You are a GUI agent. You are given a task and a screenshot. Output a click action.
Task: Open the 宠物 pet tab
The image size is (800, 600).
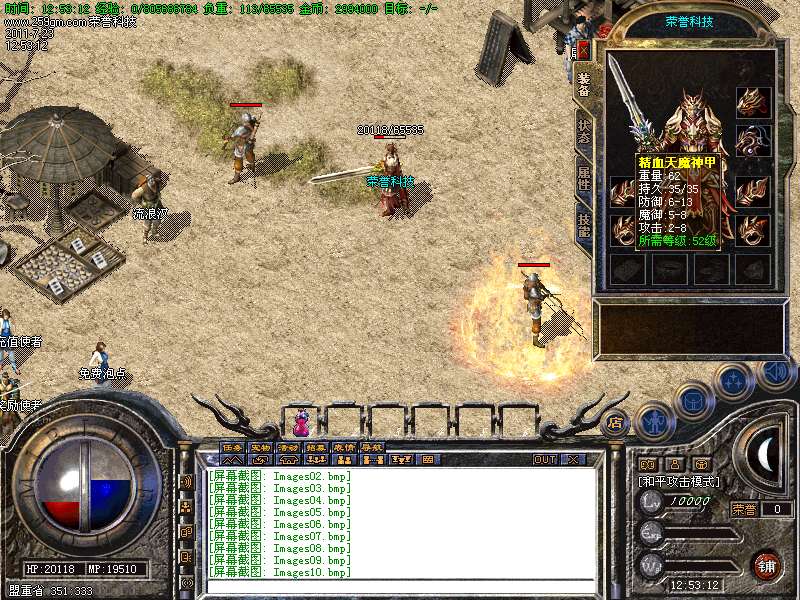[x=260, y=447]
